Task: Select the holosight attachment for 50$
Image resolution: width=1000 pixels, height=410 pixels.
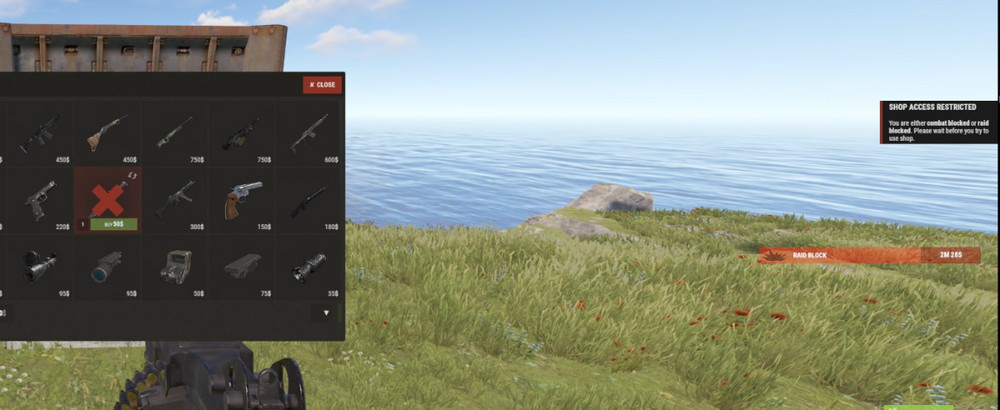Action: (x=174, y=267)
